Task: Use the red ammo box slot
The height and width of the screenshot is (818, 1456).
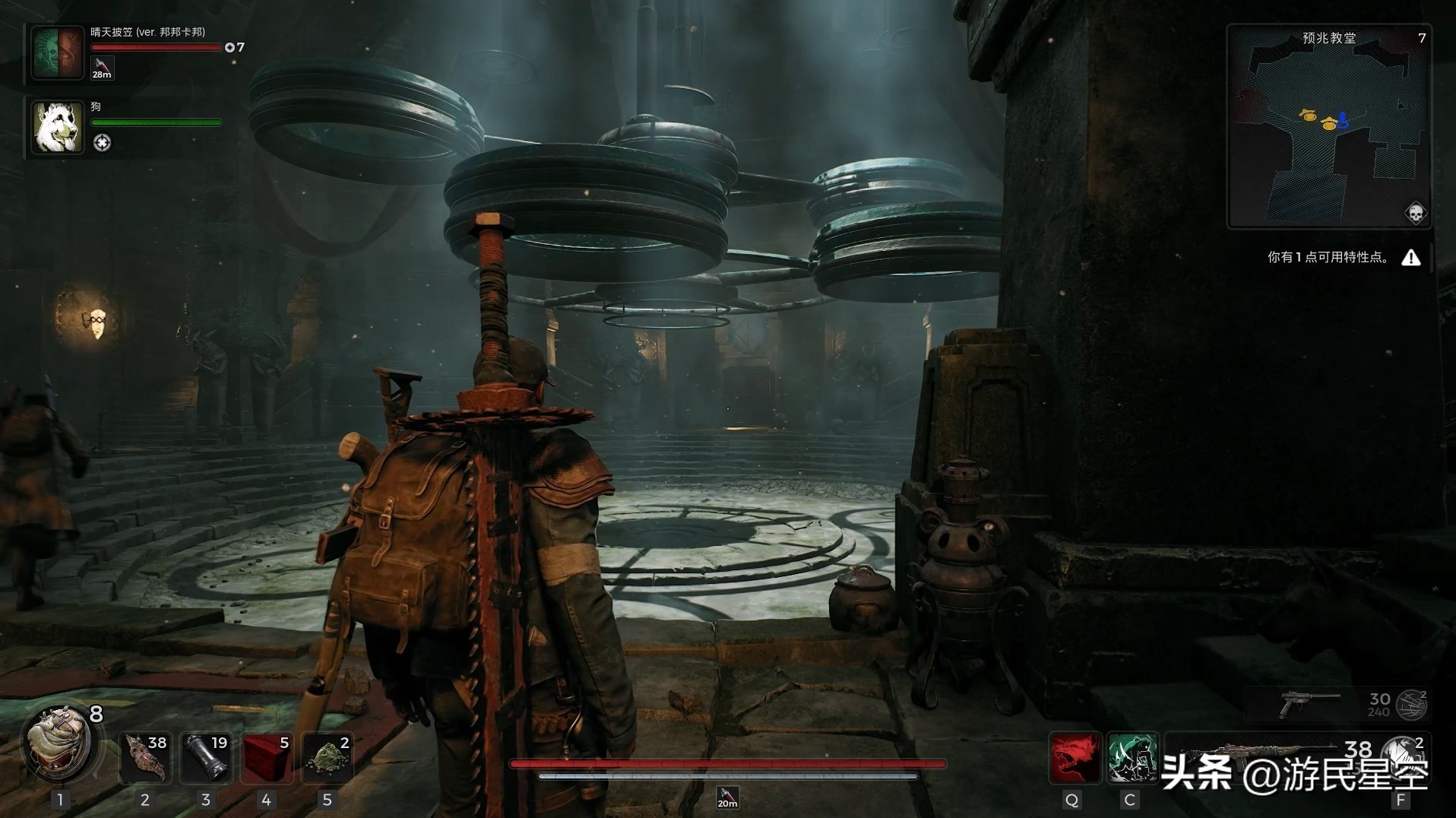Action: (x=266, y=757)
